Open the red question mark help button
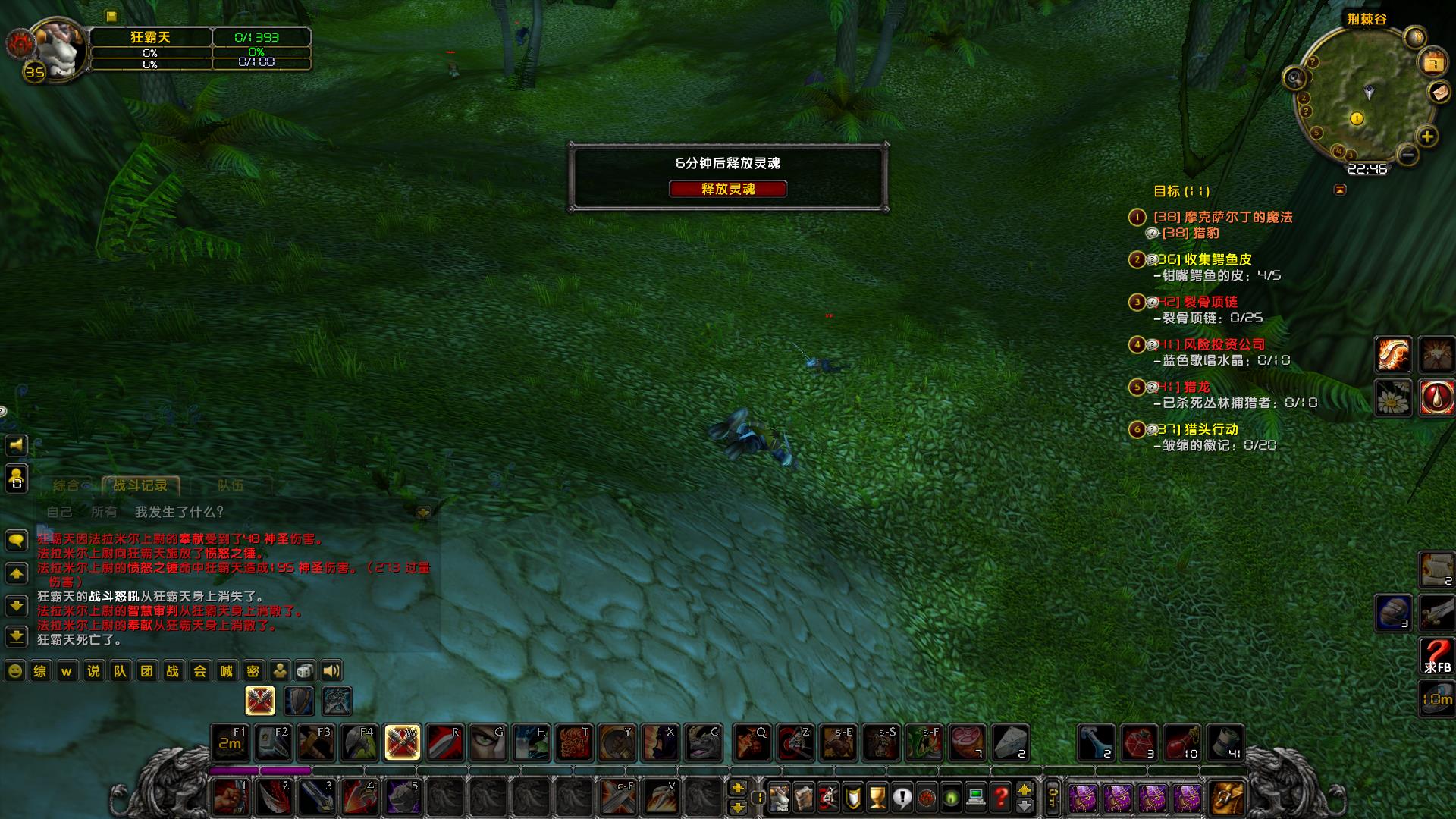1456x819 pixels. [x=1000, y=797]
